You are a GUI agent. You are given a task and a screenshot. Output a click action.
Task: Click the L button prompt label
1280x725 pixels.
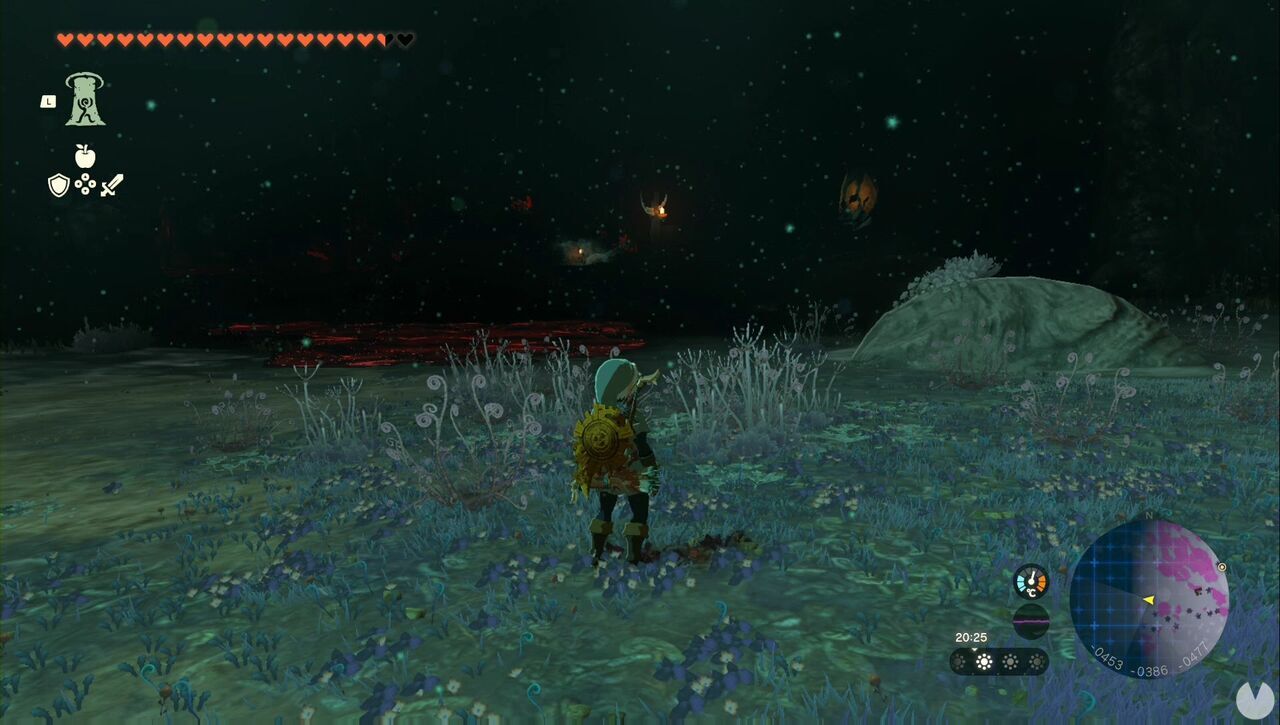tap(48, 101)
